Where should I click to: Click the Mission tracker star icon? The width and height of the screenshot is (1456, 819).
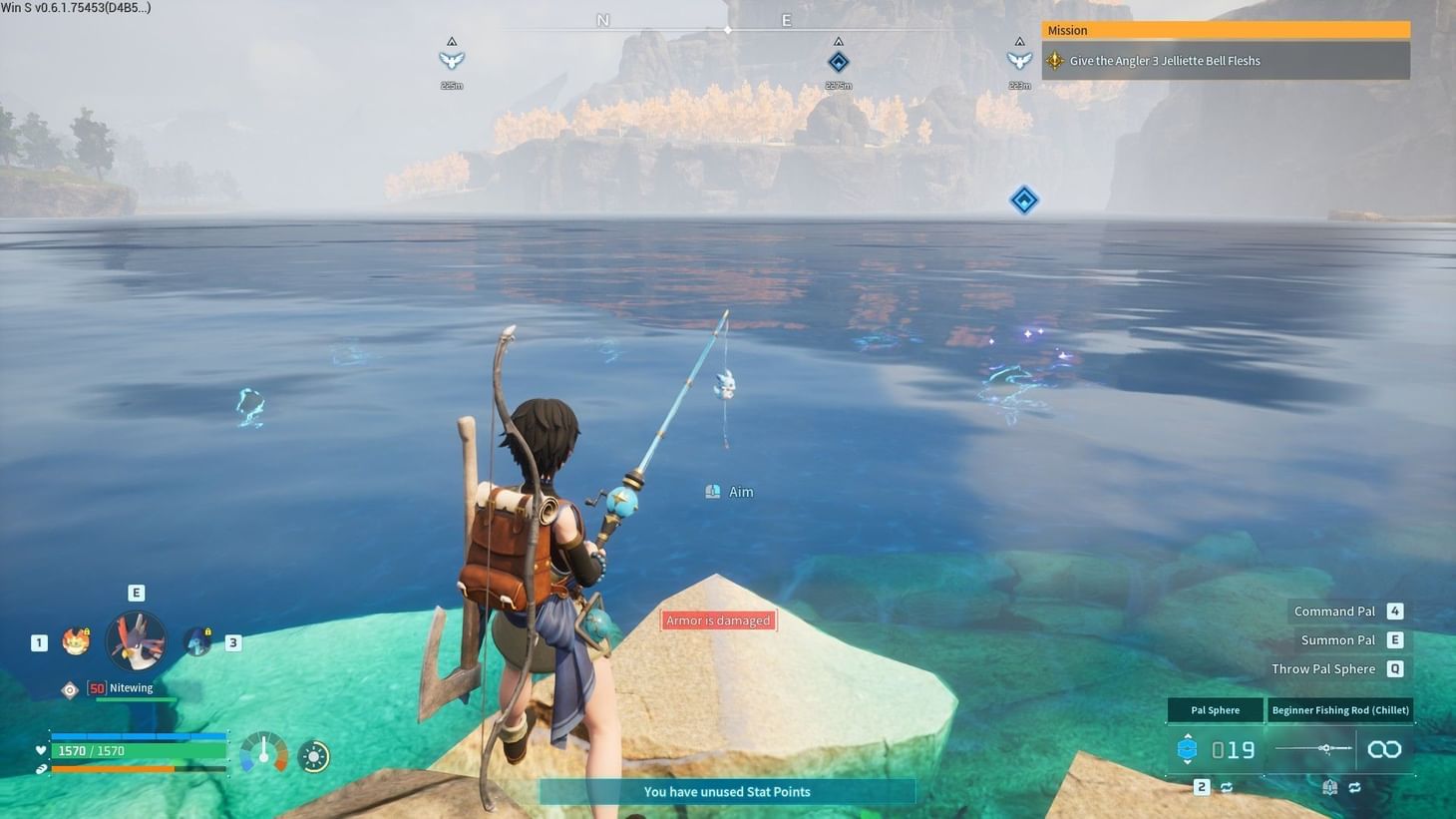tap(1053, 61)
